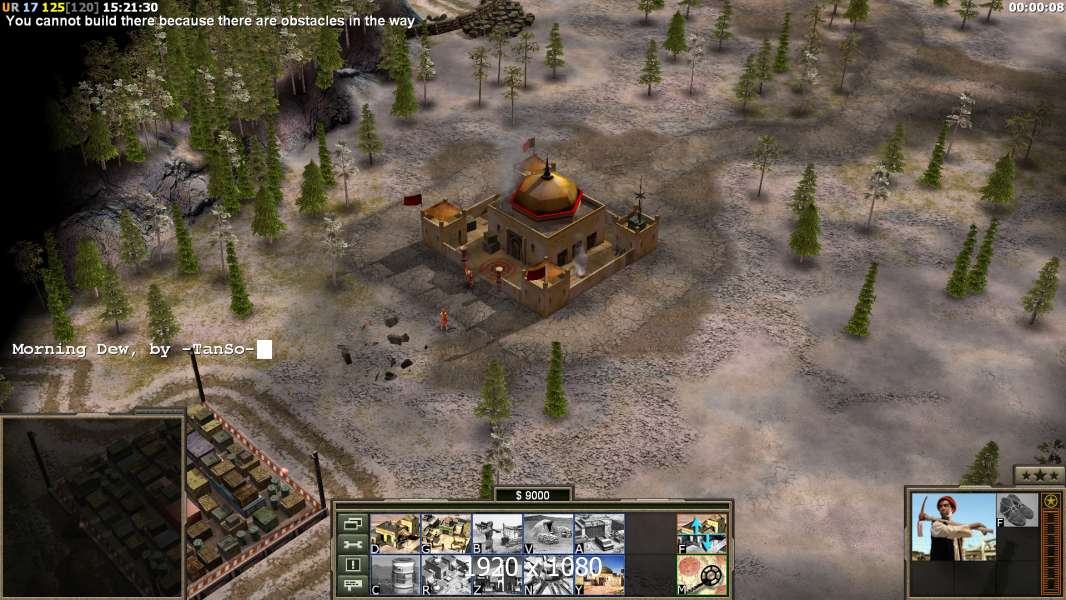Build the domed Command Center icon labeled Y
The image size is (1066, 600).
pos(599,574)
